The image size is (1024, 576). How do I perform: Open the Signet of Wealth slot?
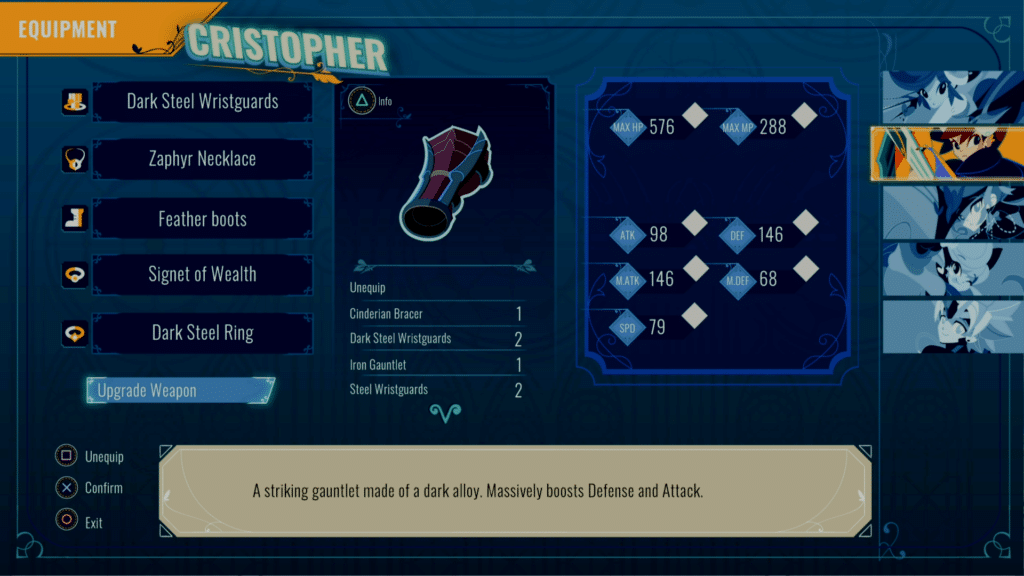click(x=202, y=275)
